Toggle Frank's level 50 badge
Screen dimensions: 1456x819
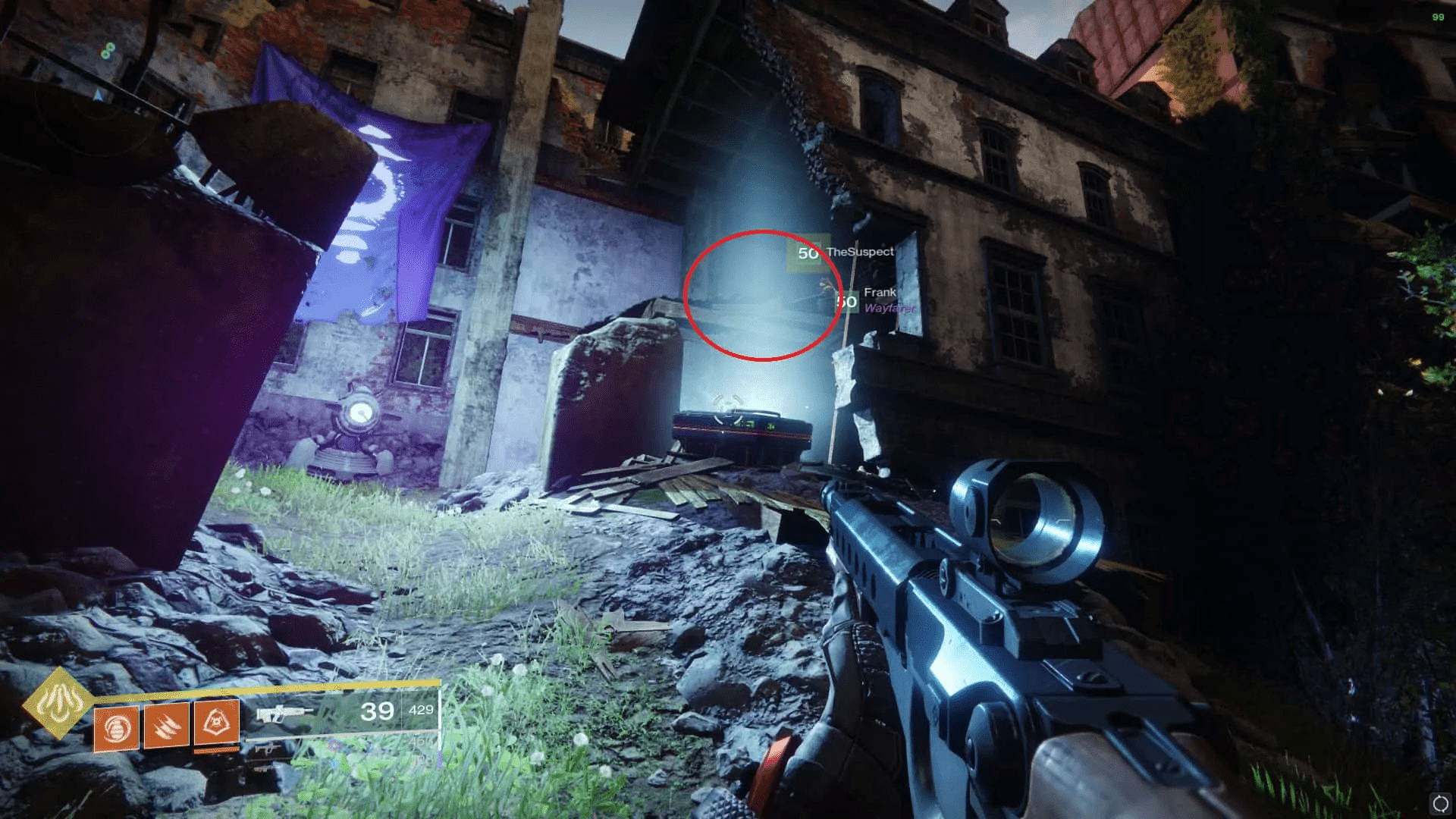pos(846,302)
